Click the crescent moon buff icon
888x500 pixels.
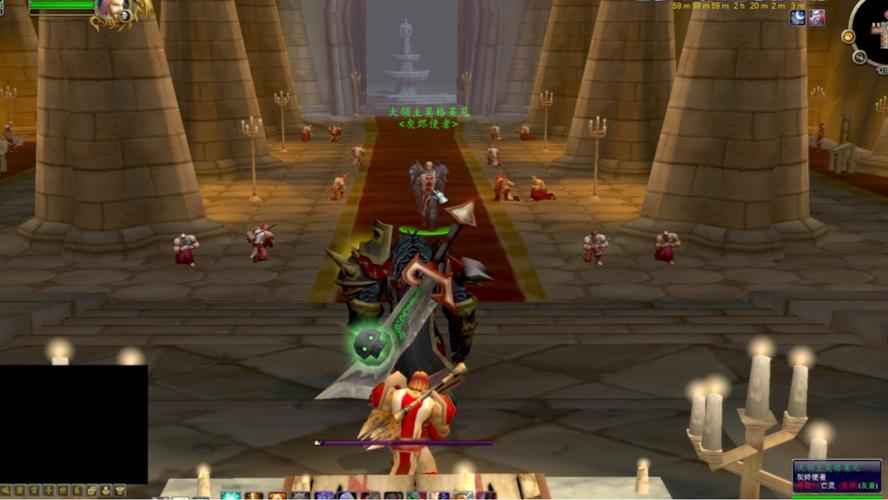click(798, 17)
